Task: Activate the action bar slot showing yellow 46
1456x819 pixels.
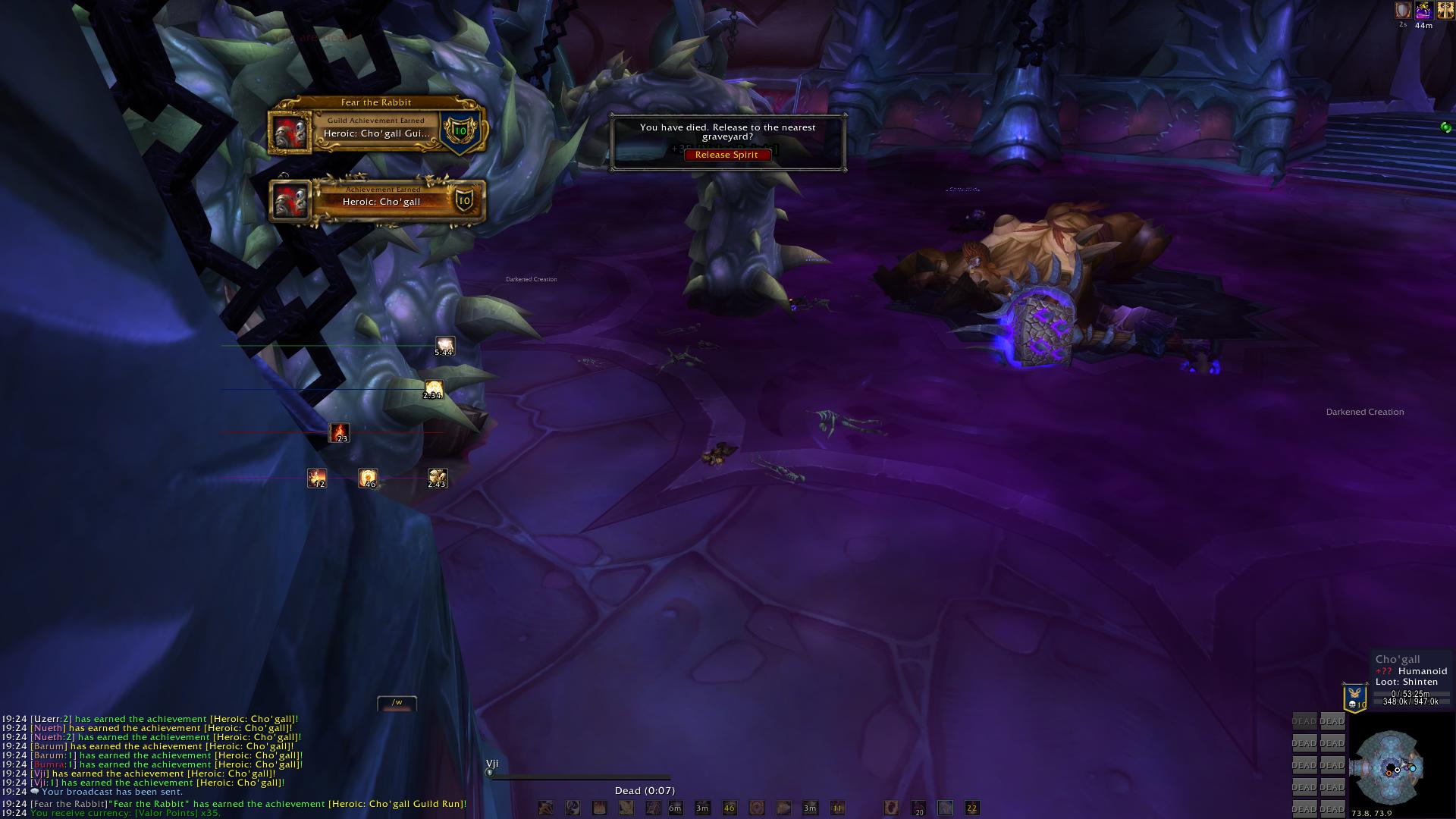Action: click(x=730, y=808)
